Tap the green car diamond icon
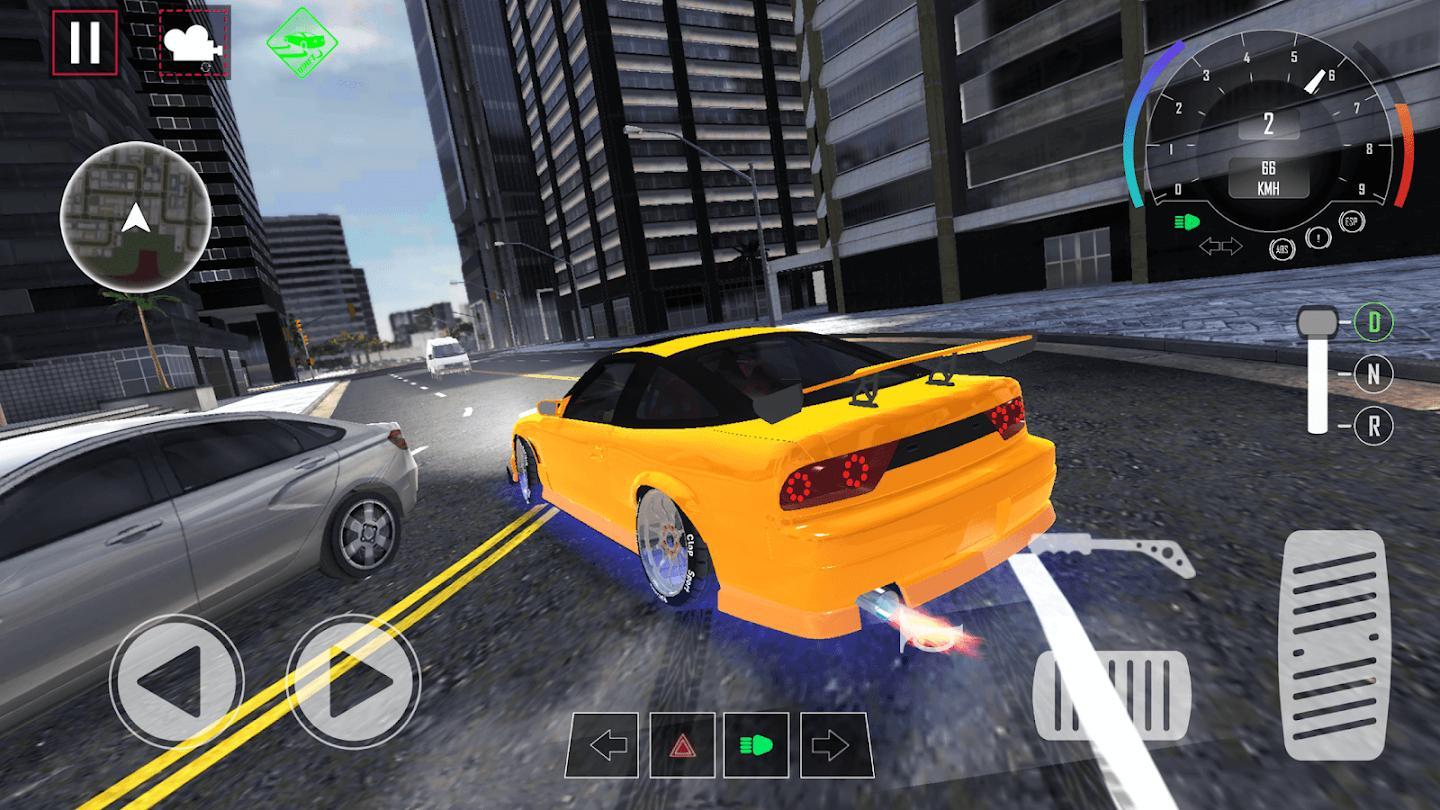 (x=301, y=43)
